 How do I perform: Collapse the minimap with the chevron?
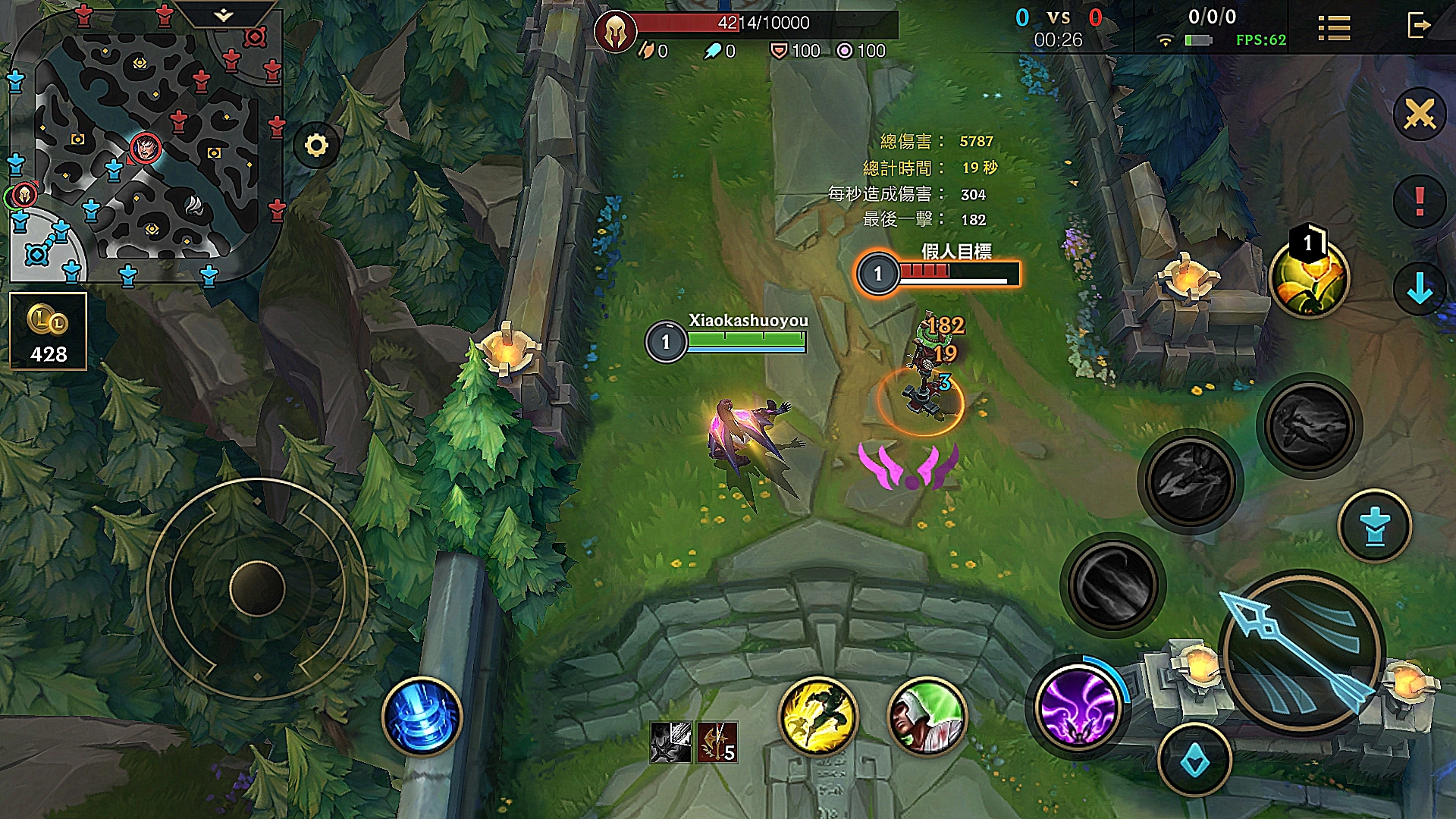(223, 15)
